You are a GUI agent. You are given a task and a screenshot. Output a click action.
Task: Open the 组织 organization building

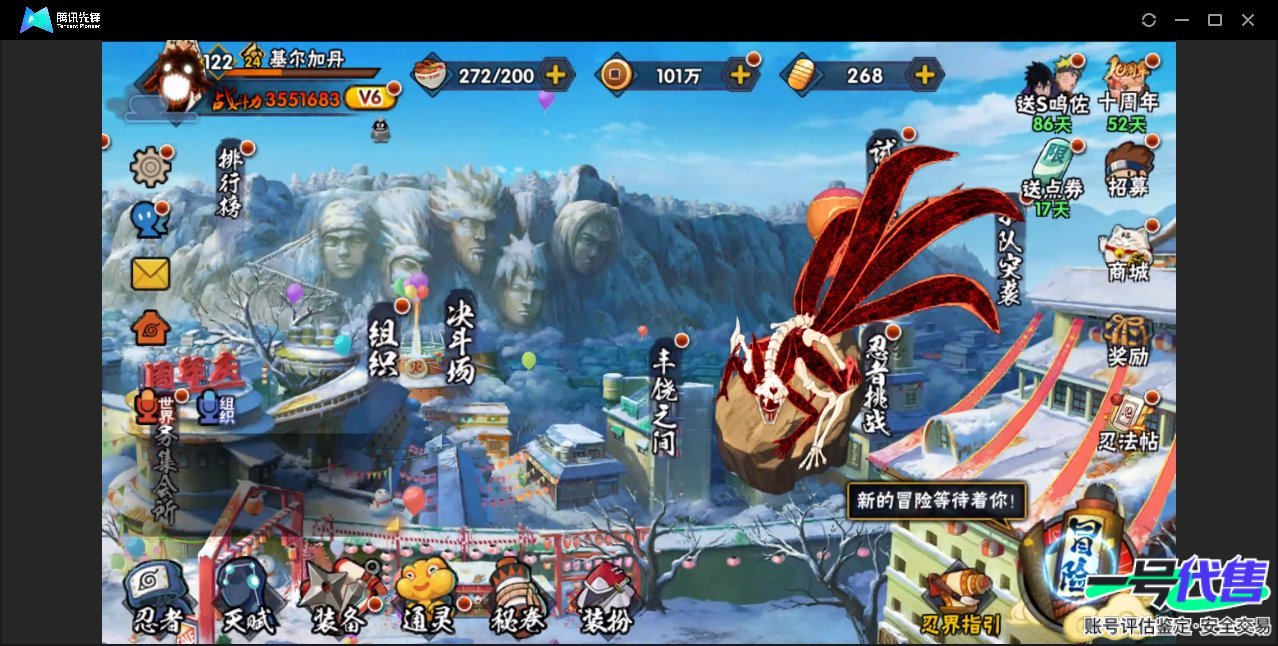pyautogui.click(x=384, y=345)
